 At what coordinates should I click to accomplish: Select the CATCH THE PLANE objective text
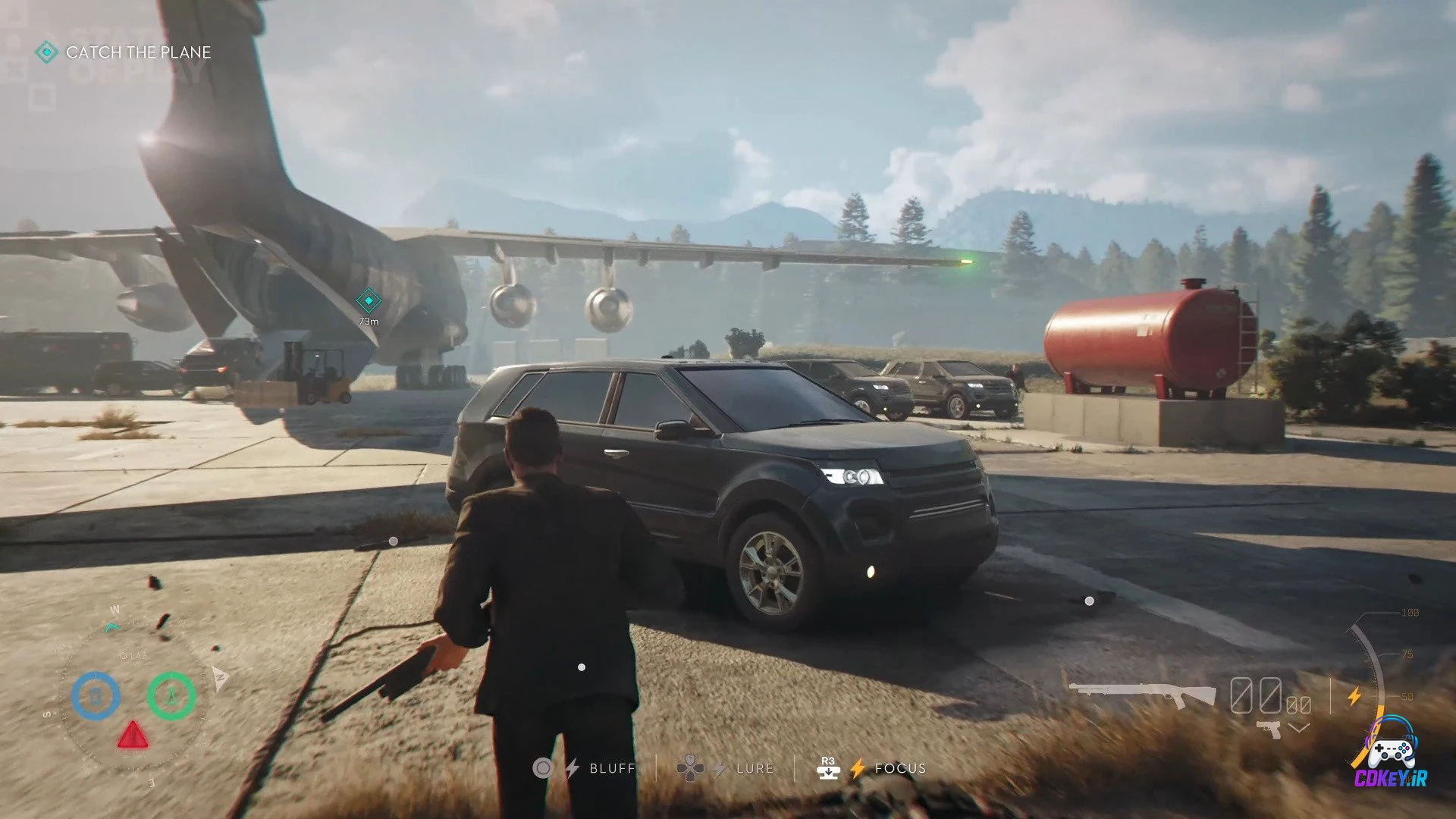point(139,53)
